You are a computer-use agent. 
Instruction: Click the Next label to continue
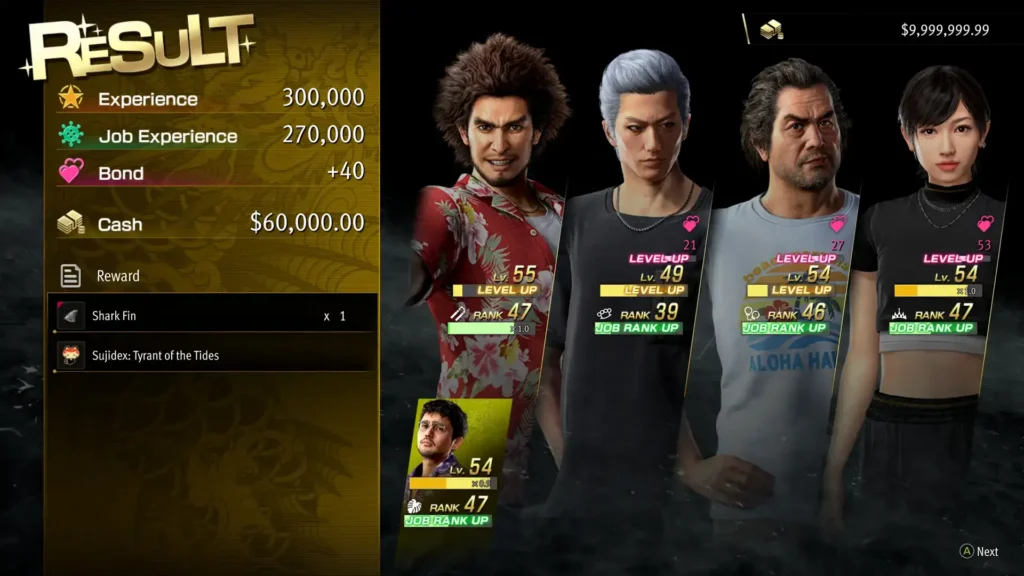tap(986, 551)
